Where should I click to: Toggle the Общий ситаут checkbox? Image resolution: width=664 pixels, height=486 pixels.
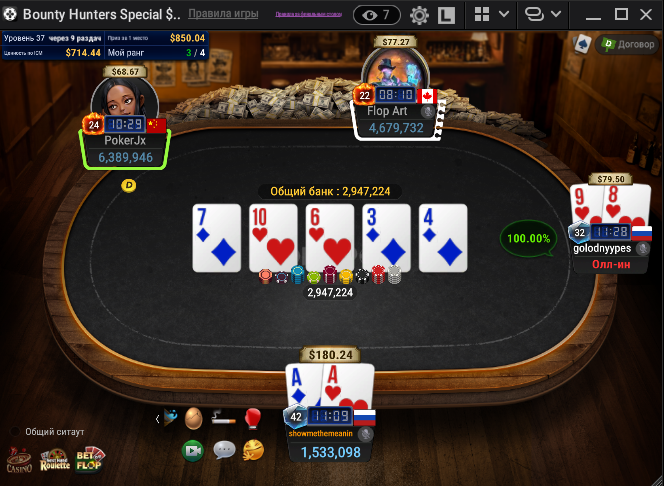pos(15,432)
